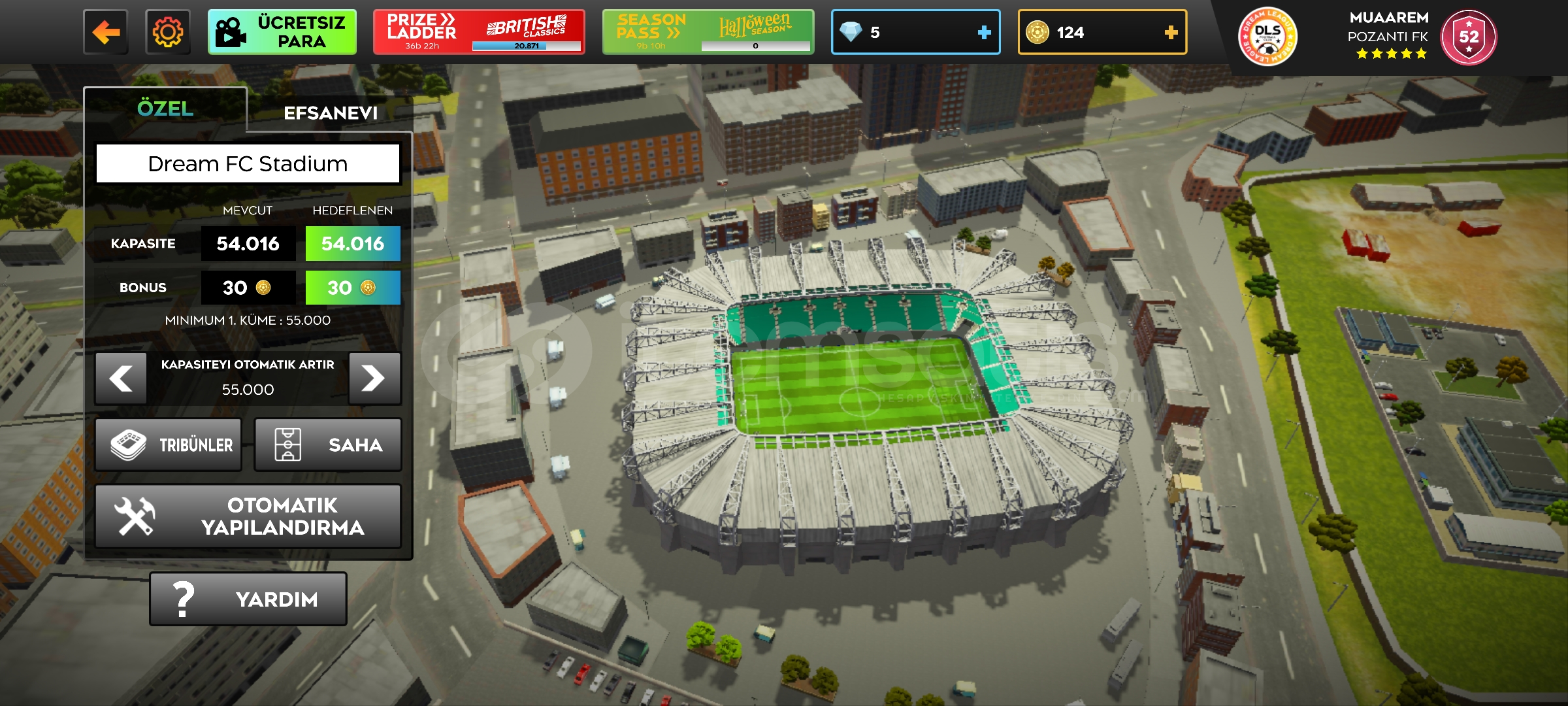
Task: Tap the Ücretsiz Para free coins button
Action: (282, 32)
